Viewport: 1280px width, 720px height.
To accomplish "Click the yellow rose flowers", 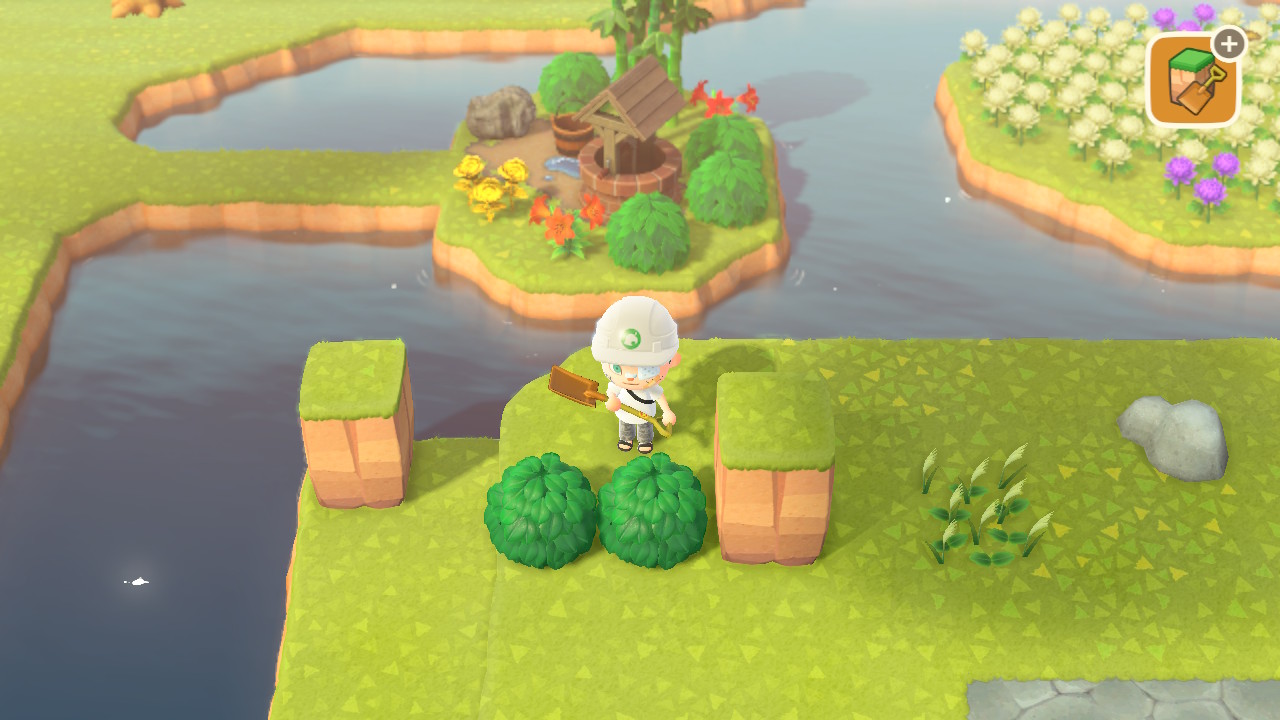I will [490, 180].
